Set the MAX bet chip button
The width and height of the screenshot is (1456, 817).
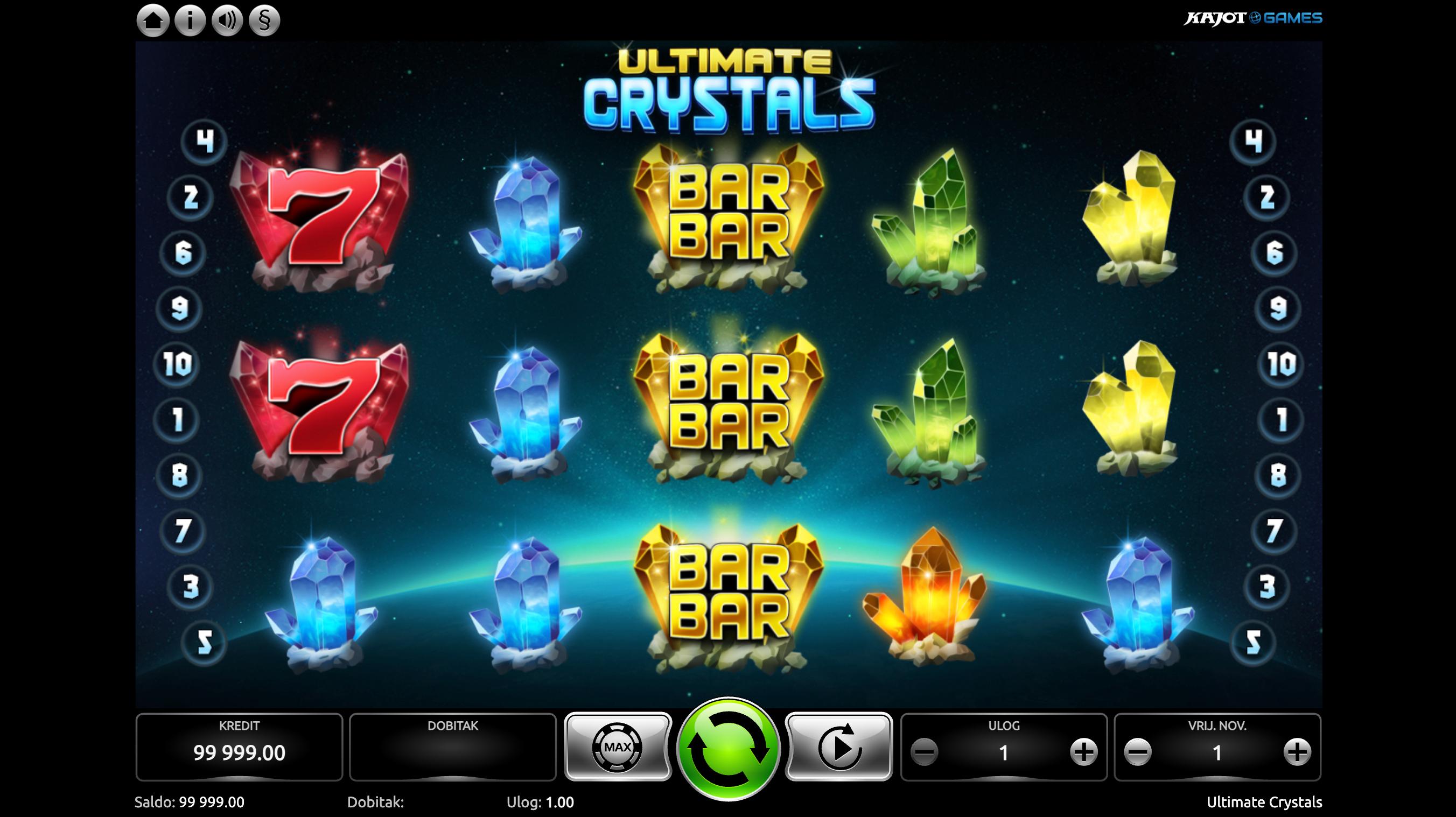pyautogui.click(x=618, y=747)
